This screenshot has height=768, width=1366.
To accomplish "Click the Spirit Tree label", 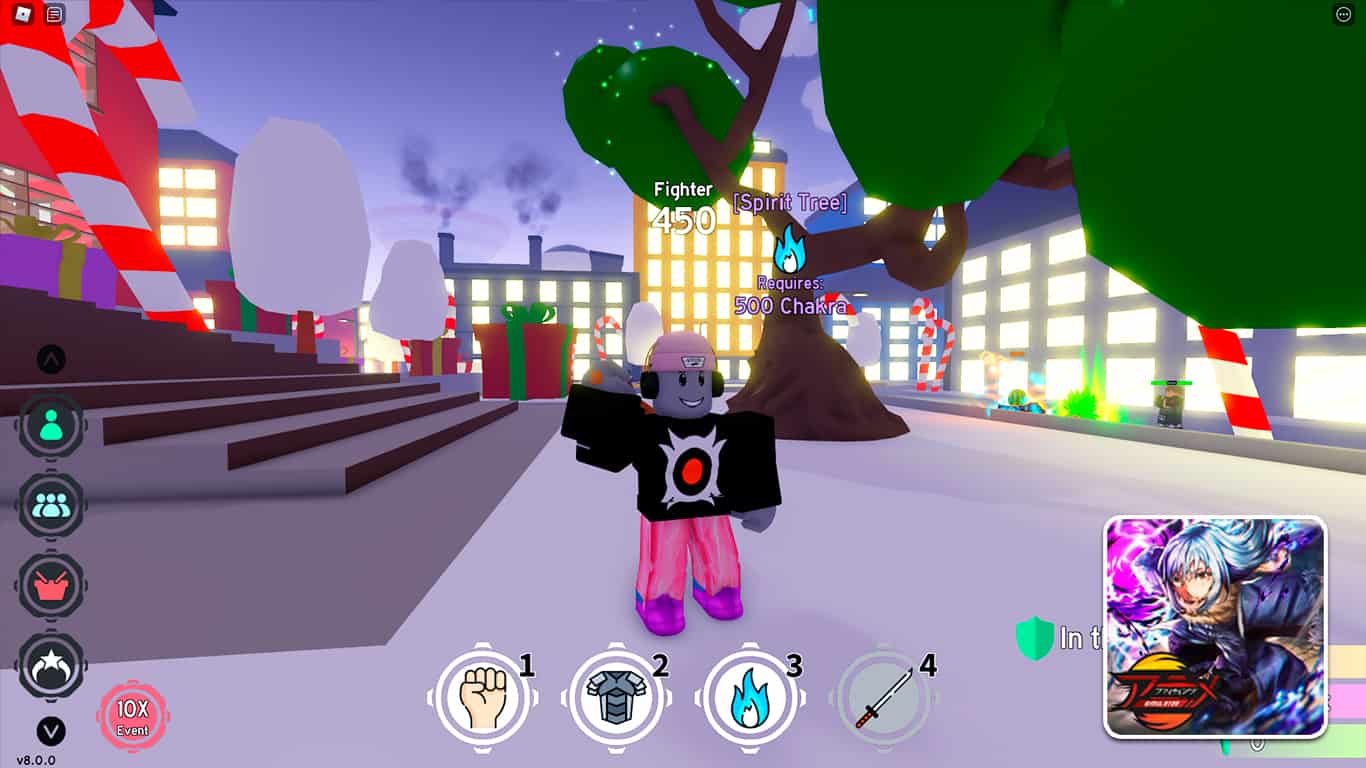I will click(x=789, y=204).
